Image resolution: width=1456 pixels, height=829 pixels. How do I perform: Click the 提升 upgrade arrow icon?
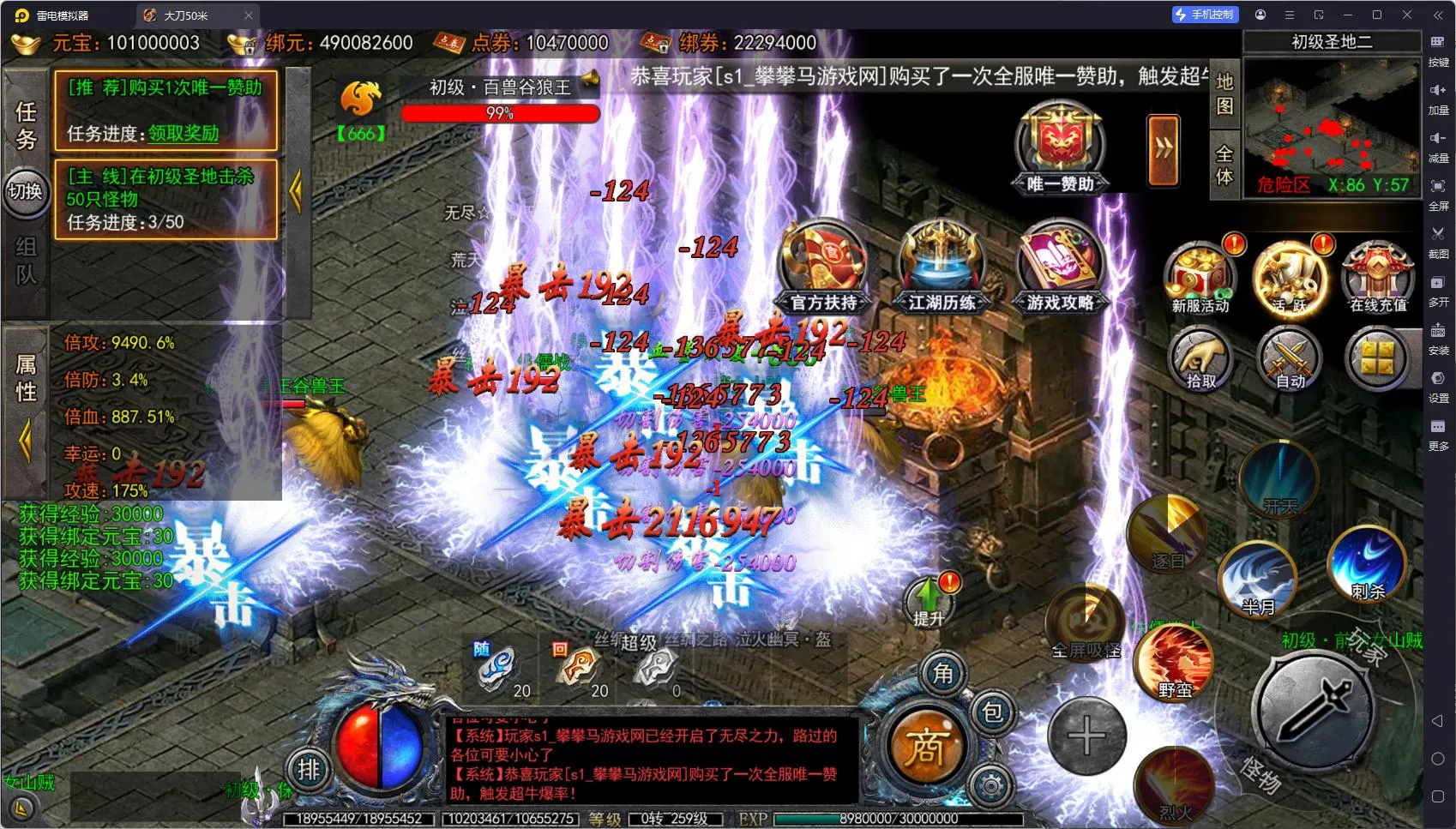click(x=928, y=601)
